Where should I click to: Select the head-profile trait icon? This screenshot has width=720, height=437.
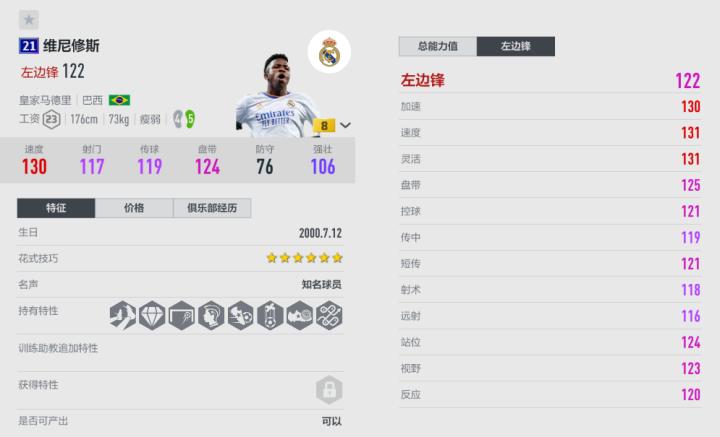pyautogui.click(x=211, y=315)
